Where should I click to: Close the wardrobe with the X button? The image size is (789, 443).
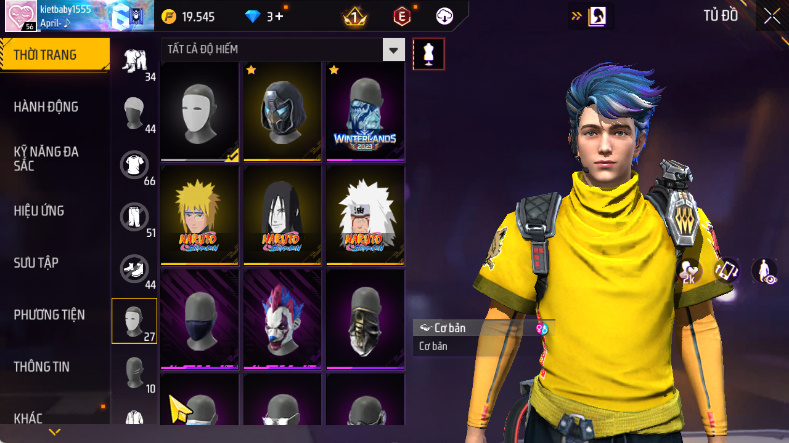pyautogui.click(x=772, y=16)
